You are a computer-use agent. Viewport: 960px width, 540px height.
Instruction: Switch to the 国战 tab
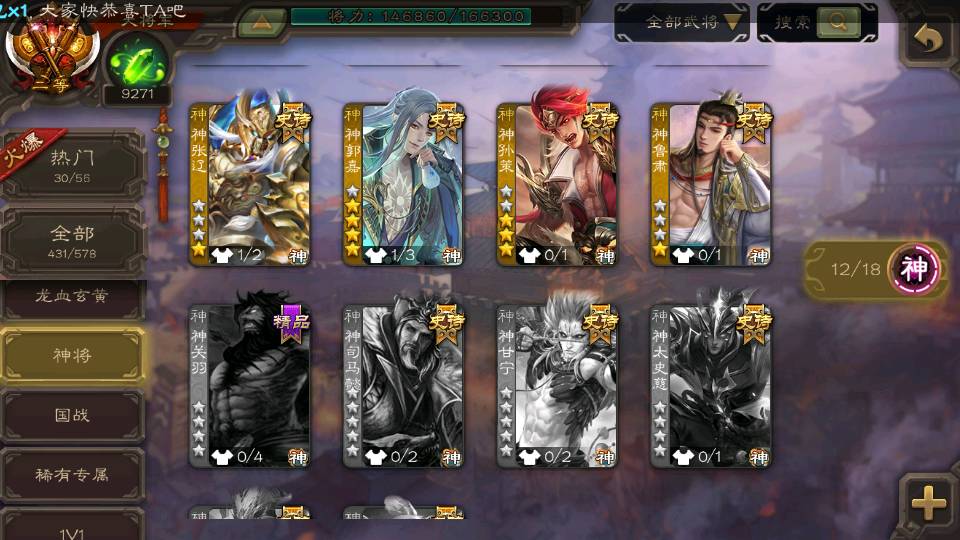point(72,414)
